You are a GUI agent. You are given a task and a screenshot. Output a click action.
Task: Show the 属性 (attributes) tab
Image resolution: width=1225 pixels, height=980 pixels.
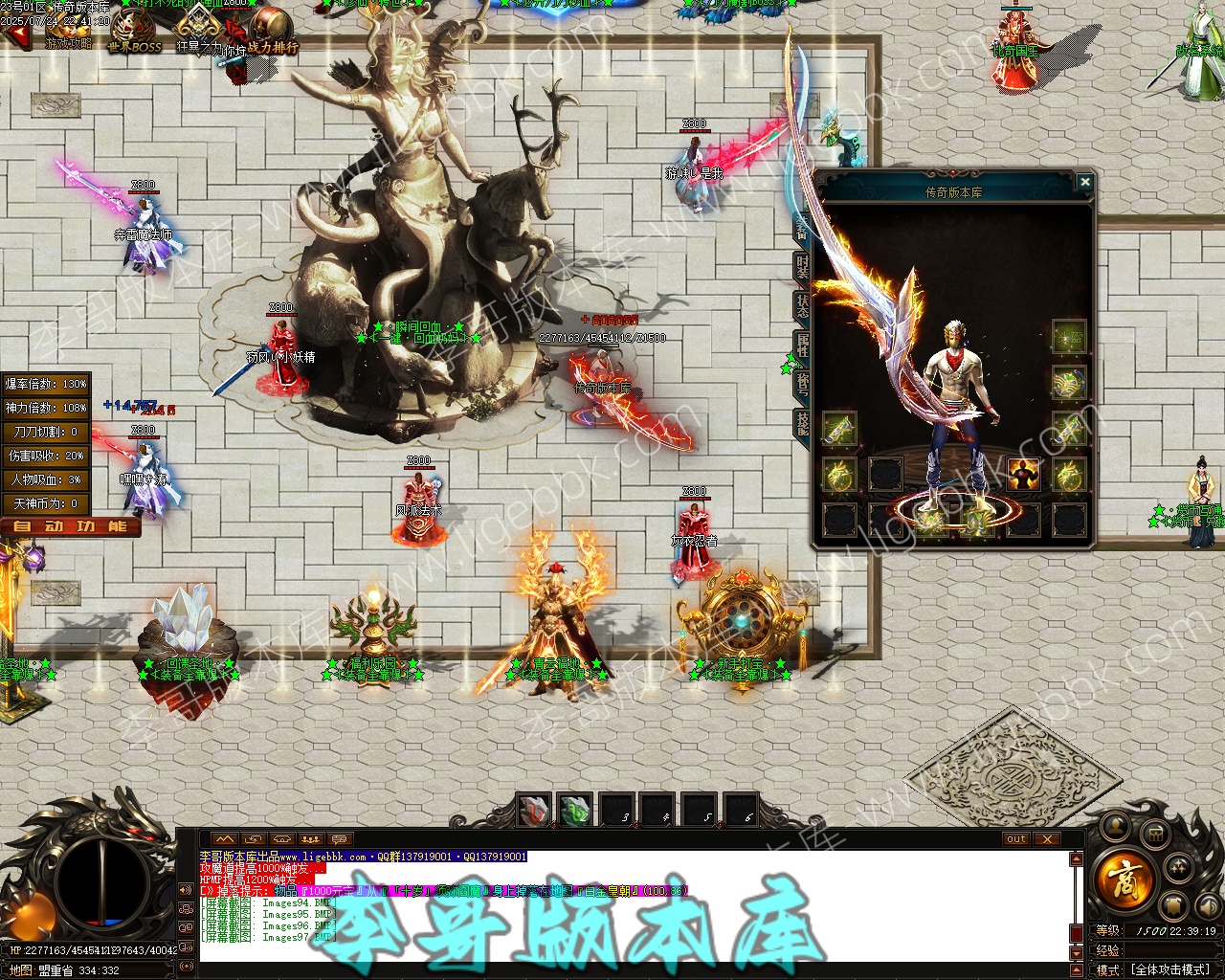coord(802,345)
